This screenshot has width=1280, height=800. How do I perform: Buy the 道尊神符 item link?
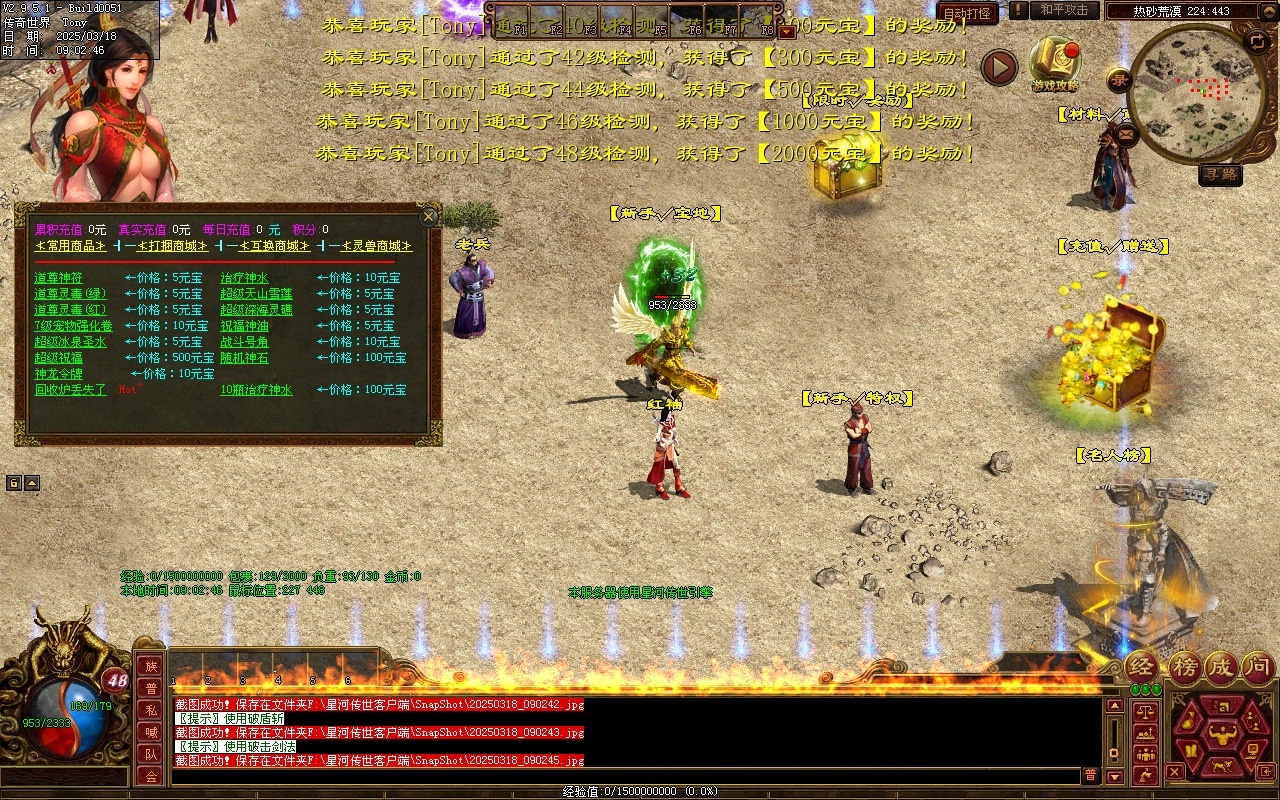point(58,278)
